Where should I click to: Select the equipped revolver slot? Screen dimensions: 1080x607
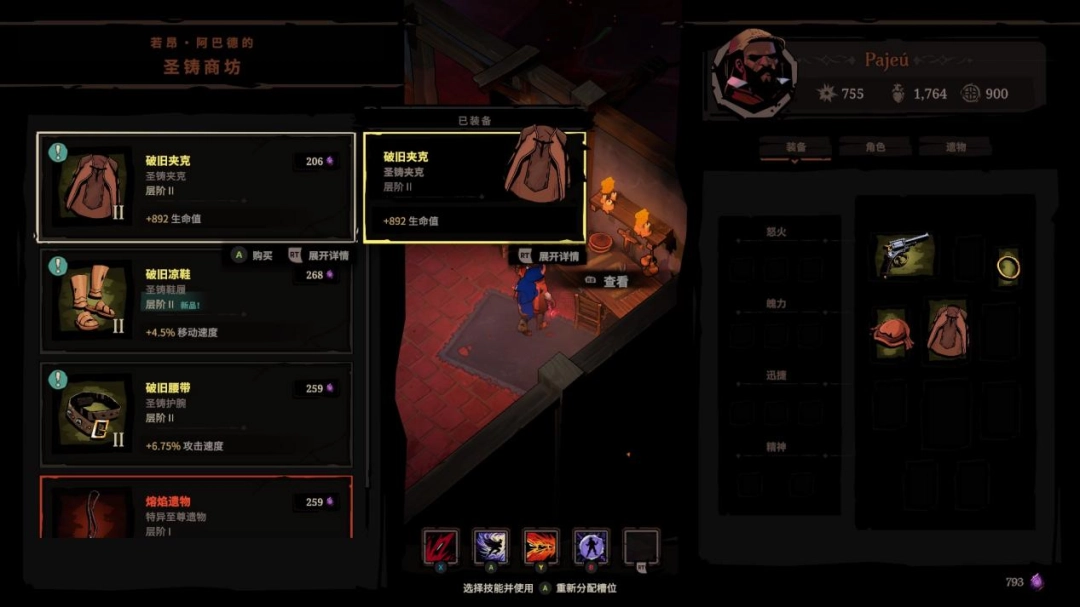(905, 255)
